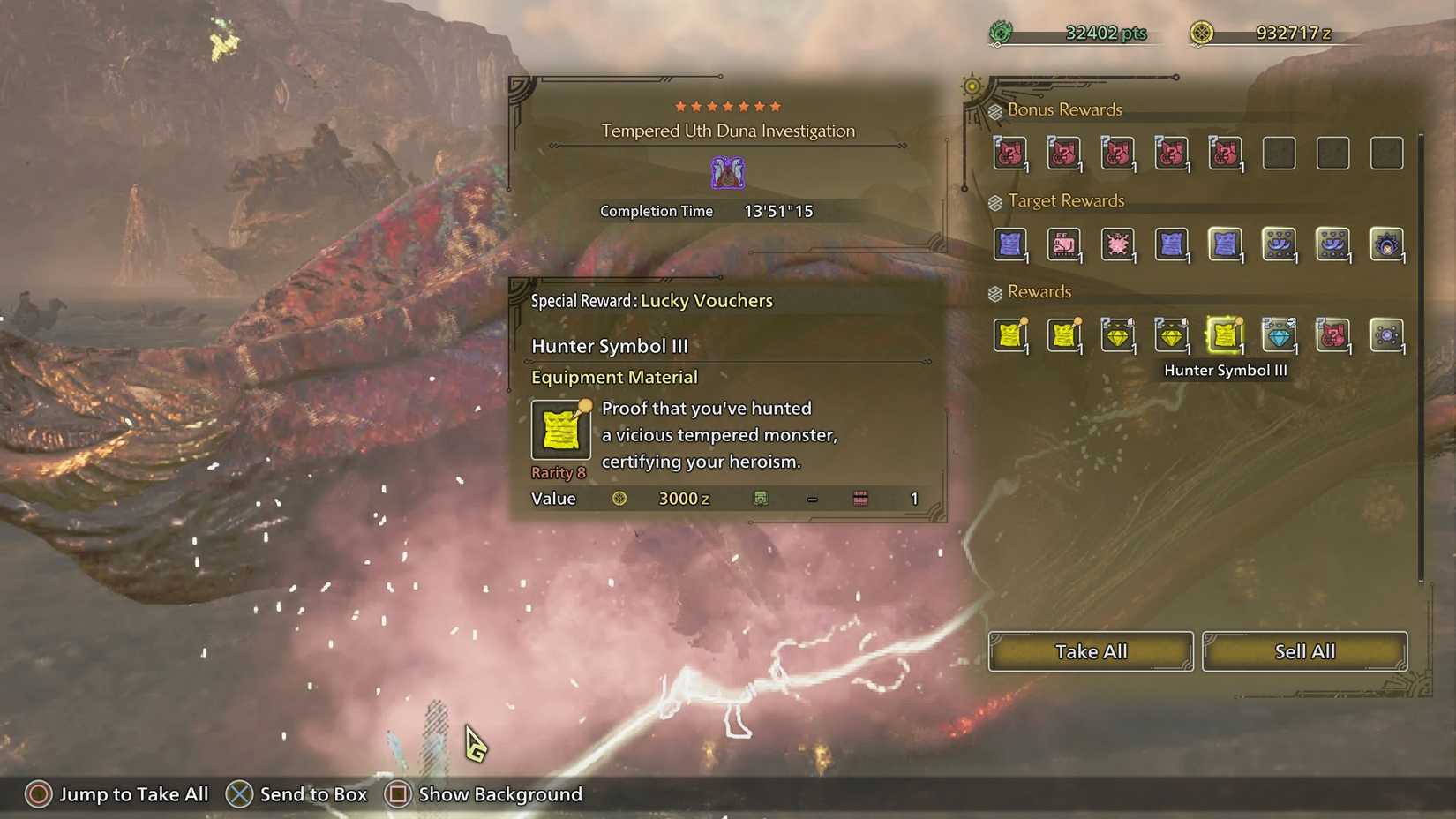
Task: Click the mantle icon last in Target Rewards
Action: 1386,245
